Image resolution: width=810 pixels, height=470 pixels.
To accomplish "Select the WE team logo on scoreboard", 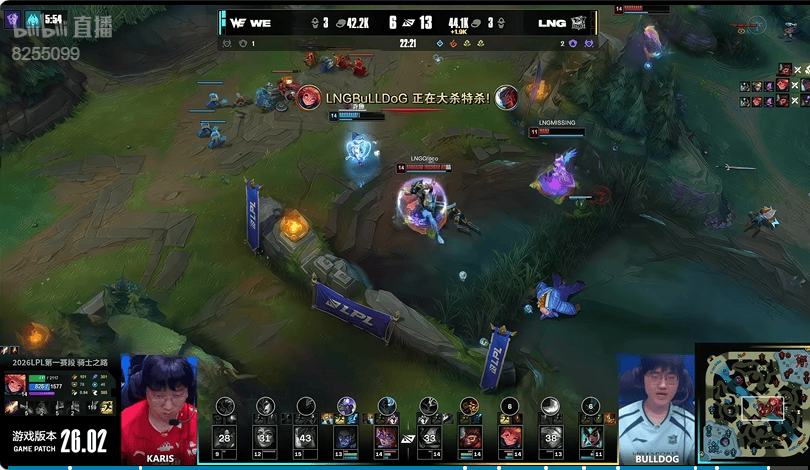I will pos(237,22).
